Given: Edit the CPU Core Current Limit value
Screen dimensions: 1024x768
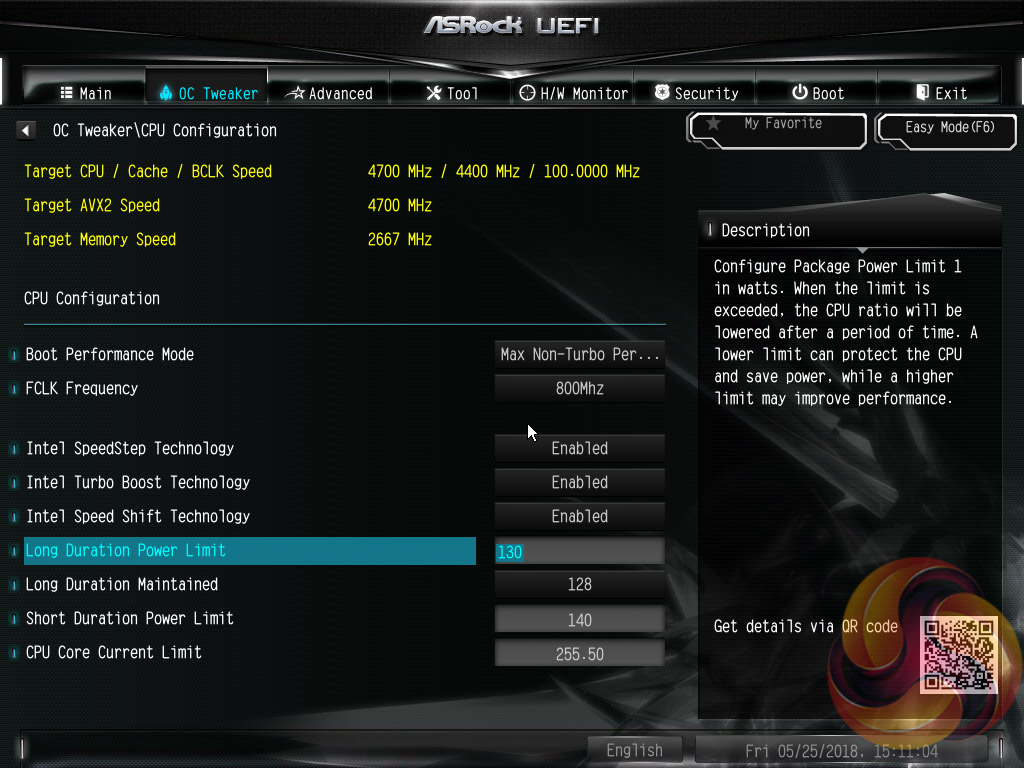Looking at the screenshot, I should (580, 654).
